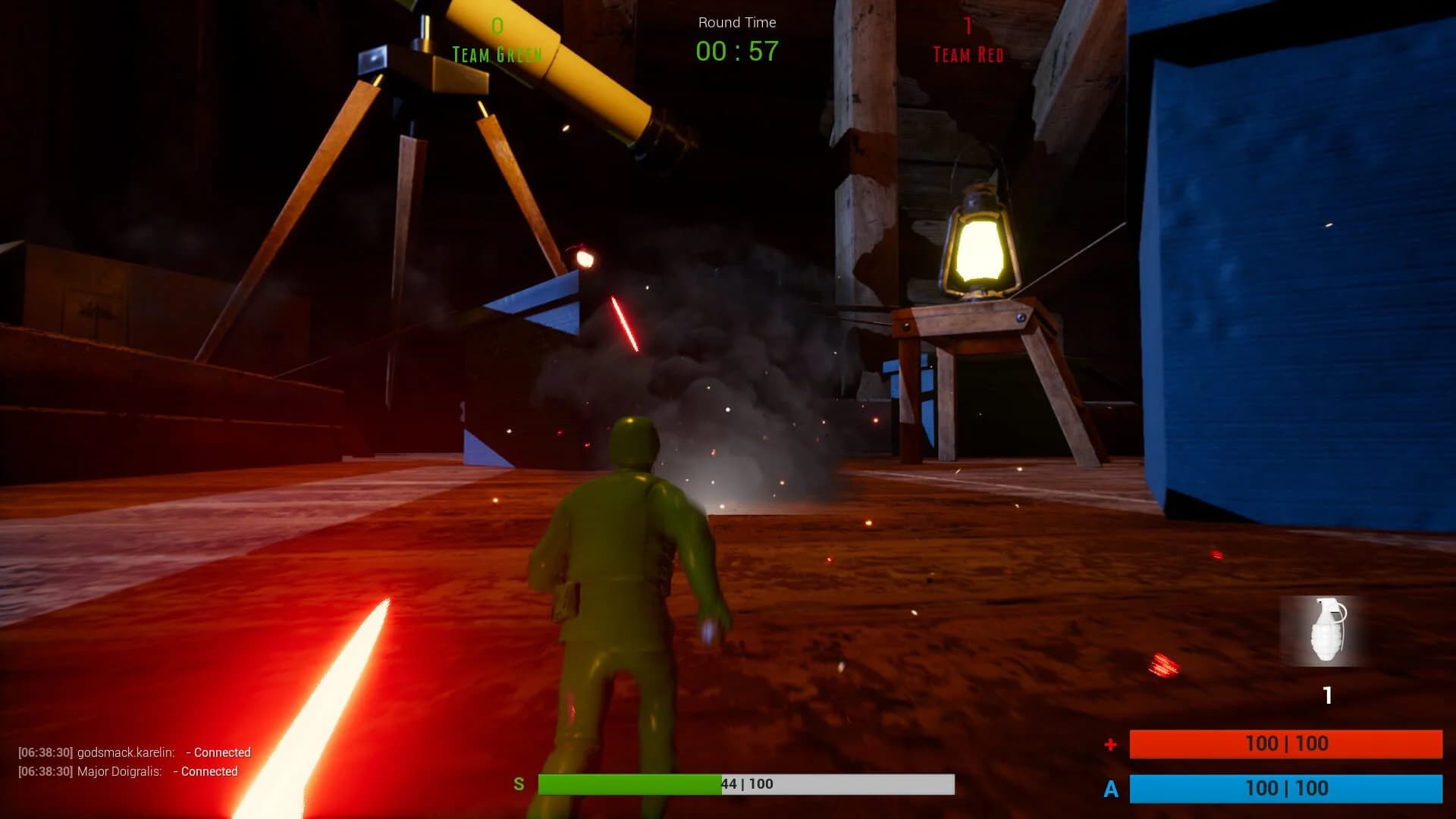Click the armor 'A' icon

[x=1112, y=789]
